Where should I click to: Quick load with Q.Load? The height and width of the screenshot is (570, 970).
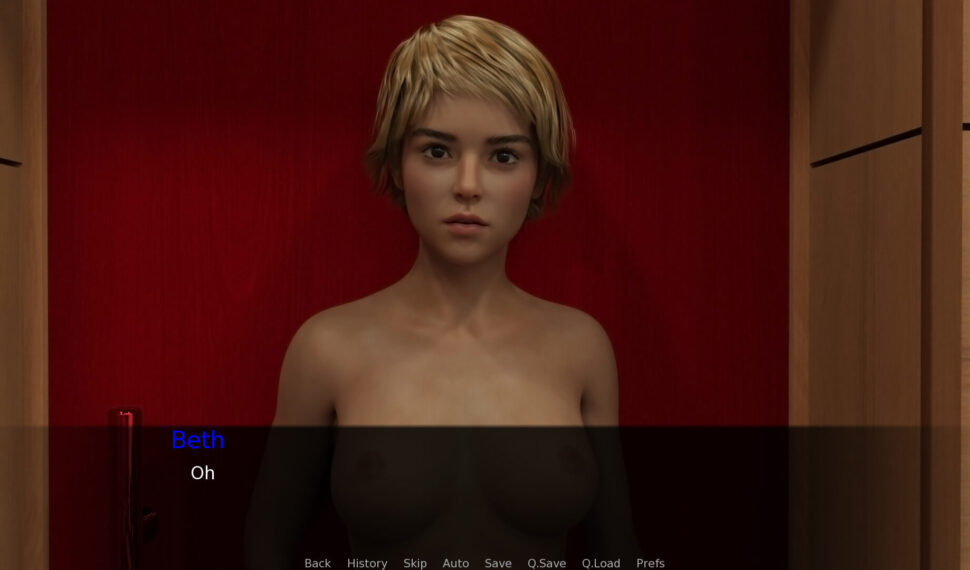point(601,563)
